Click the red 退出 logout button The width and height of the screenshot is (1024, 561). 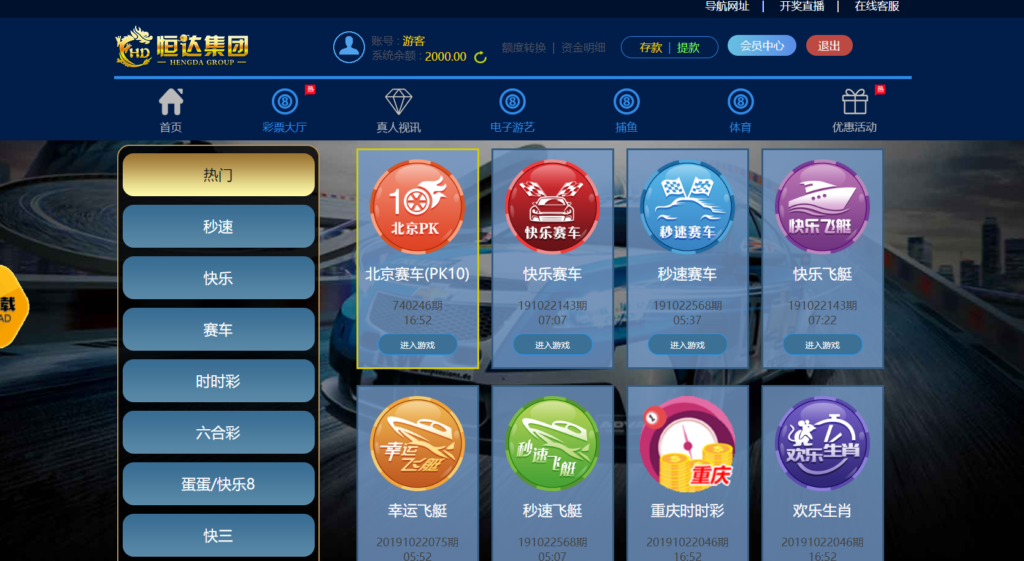coord(829,46)
